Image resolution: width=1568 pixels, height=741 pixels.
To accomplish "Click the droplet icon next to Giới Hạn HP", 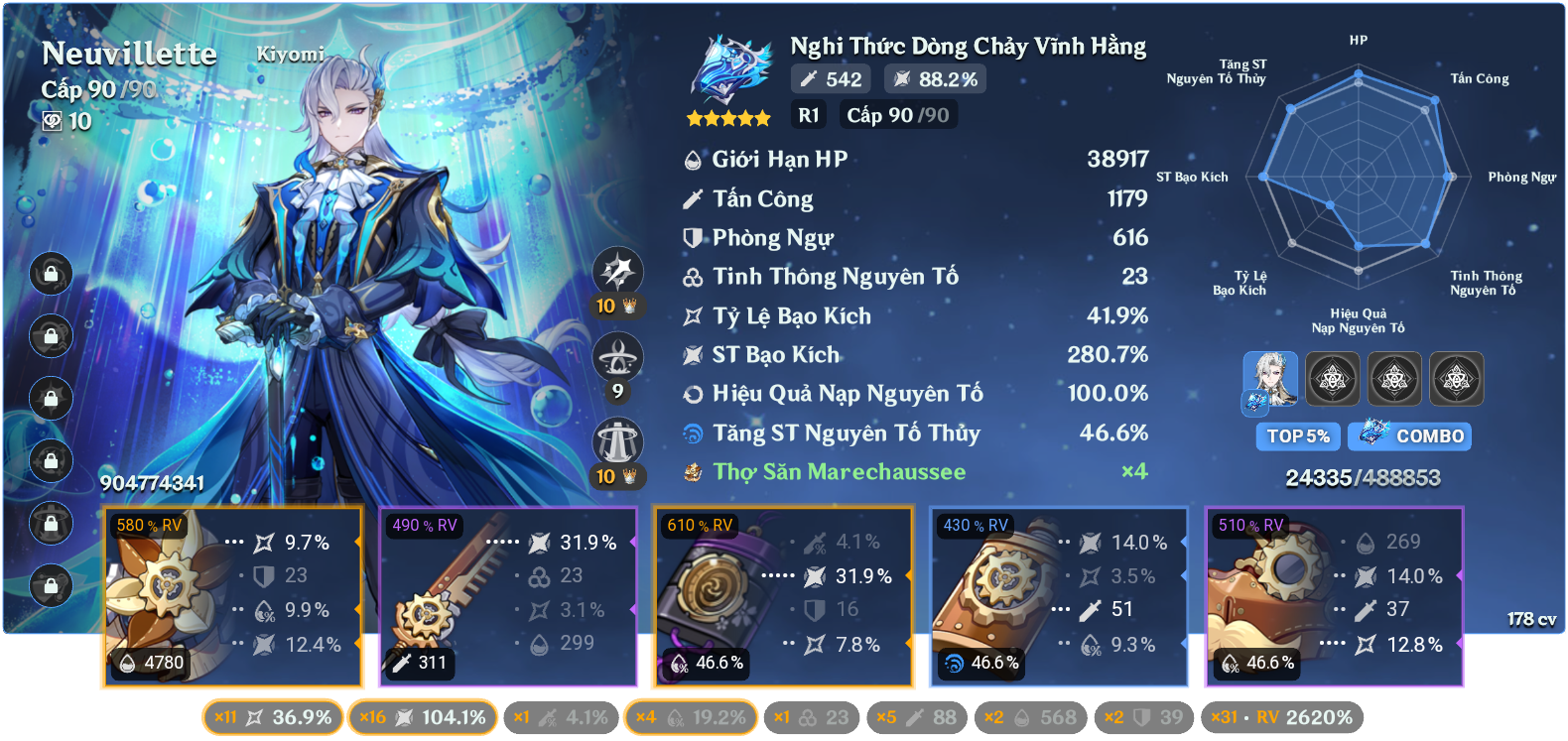I will click(692, 158).
